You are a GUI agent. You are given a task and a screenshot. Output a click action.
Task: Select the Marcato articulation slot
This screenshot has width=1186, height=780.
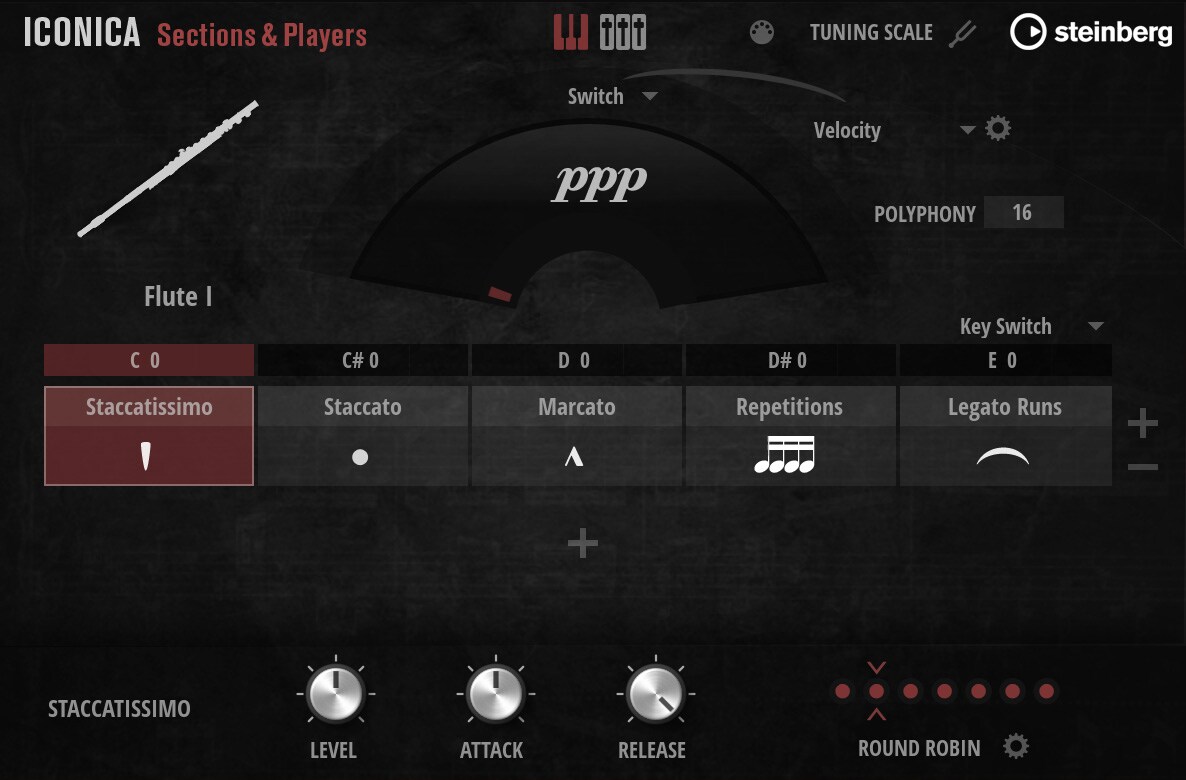[576, 436]
